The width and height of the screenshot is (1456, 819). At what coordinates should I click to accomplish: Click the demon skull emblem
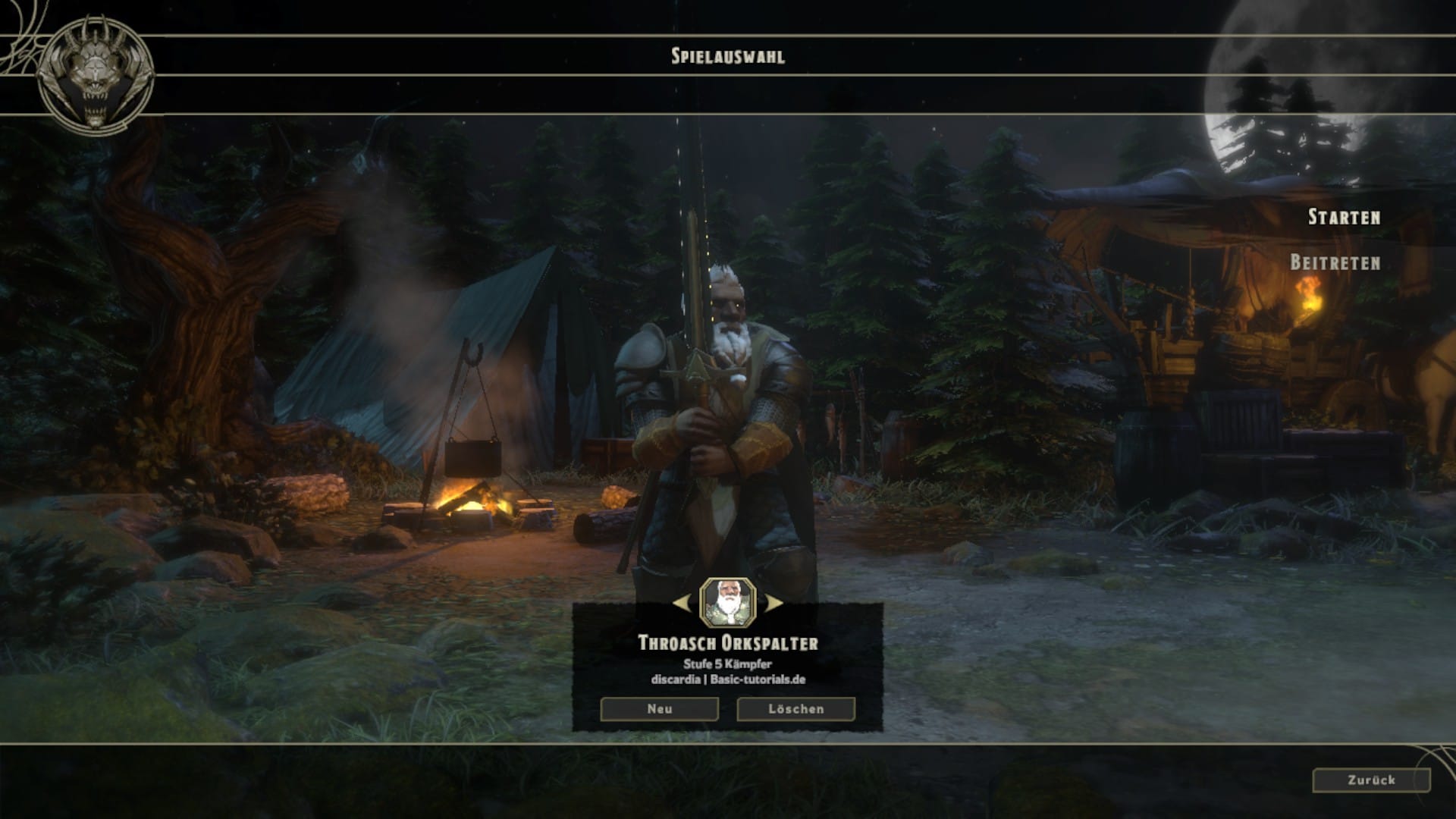click(96, 76)
